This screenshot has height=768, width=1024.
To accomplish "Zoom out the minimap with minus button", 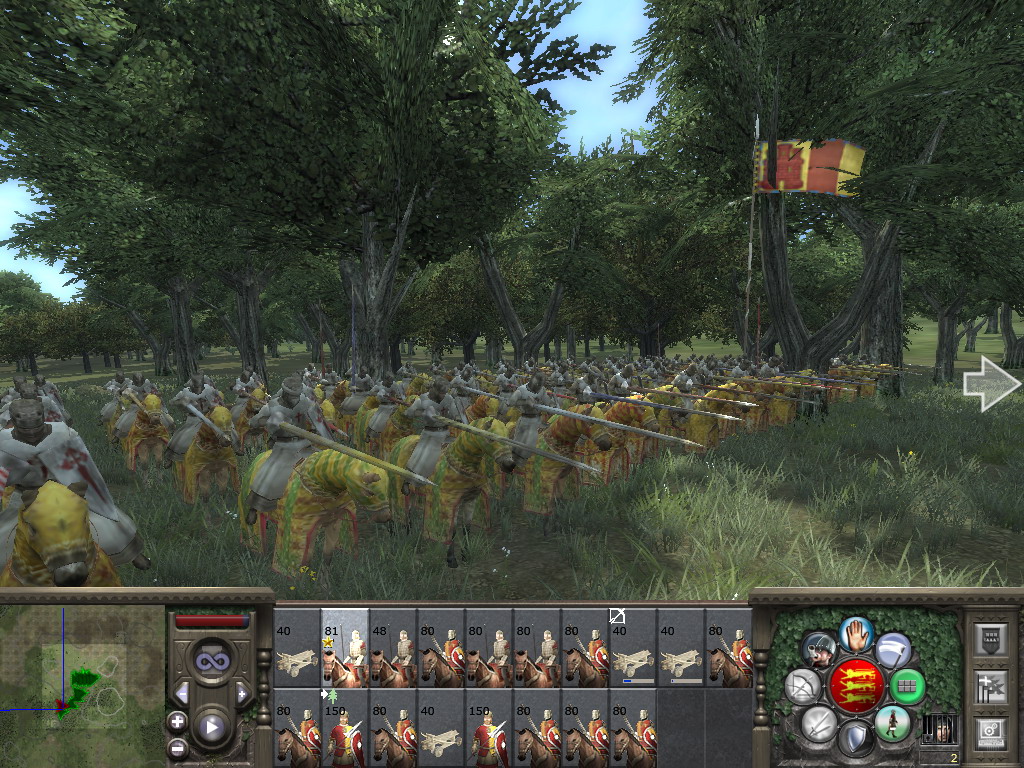I will (177, 747).
